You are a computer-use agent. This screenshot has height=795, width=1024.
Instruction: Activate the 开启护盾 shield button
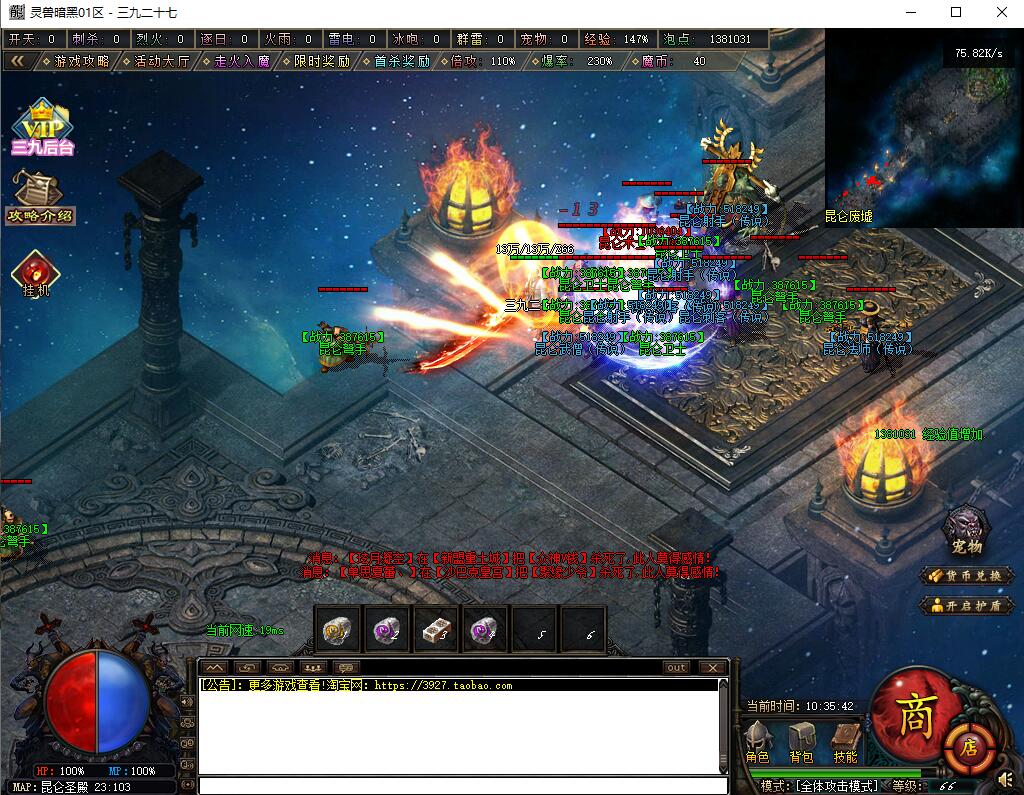click(x=966, y=605)
